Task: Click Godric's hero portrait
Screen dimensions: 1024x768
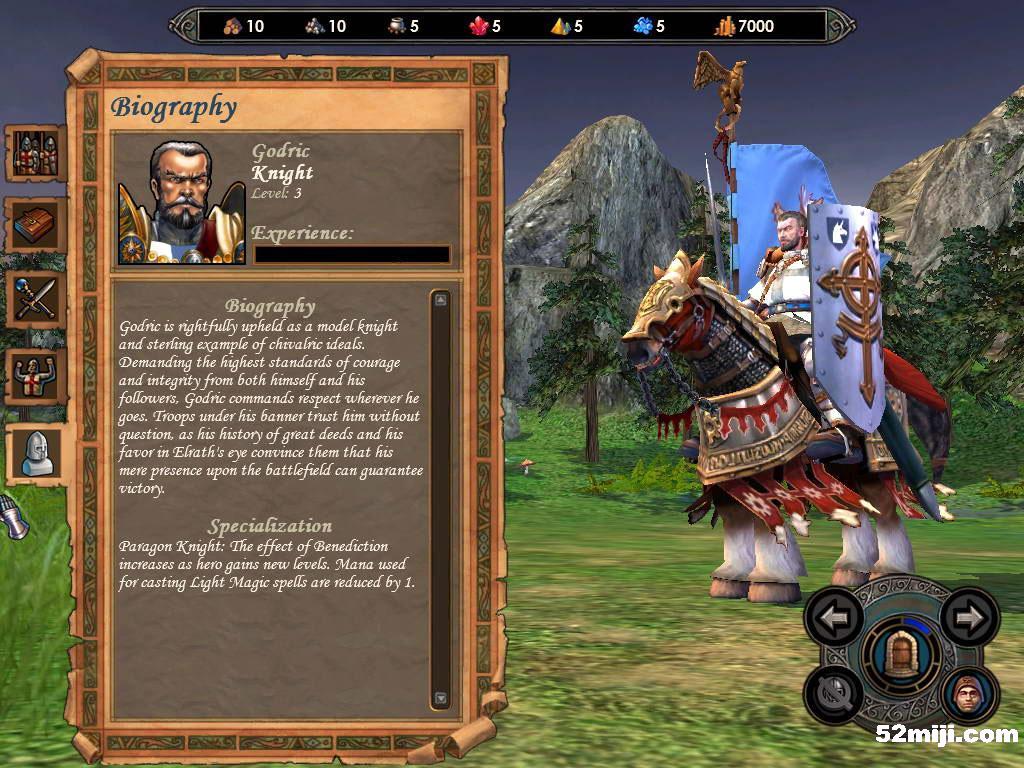Action: click(x=182, y=202)
